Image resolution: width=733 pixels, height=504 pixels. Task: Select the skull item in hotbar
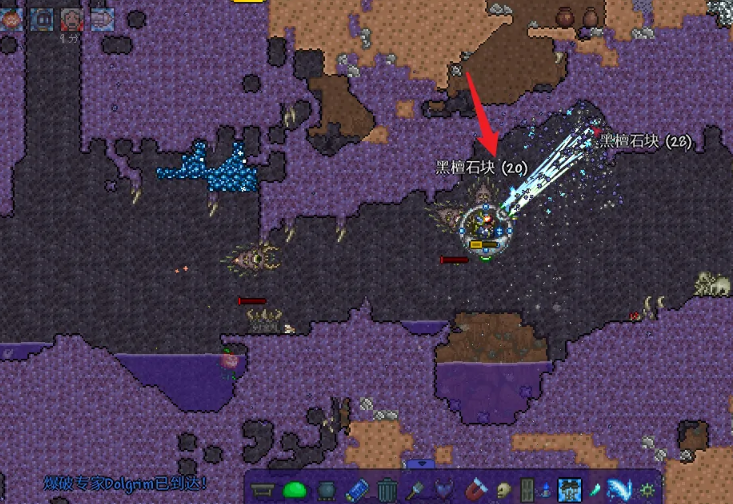pyautogui.click(x=502, y=490)
